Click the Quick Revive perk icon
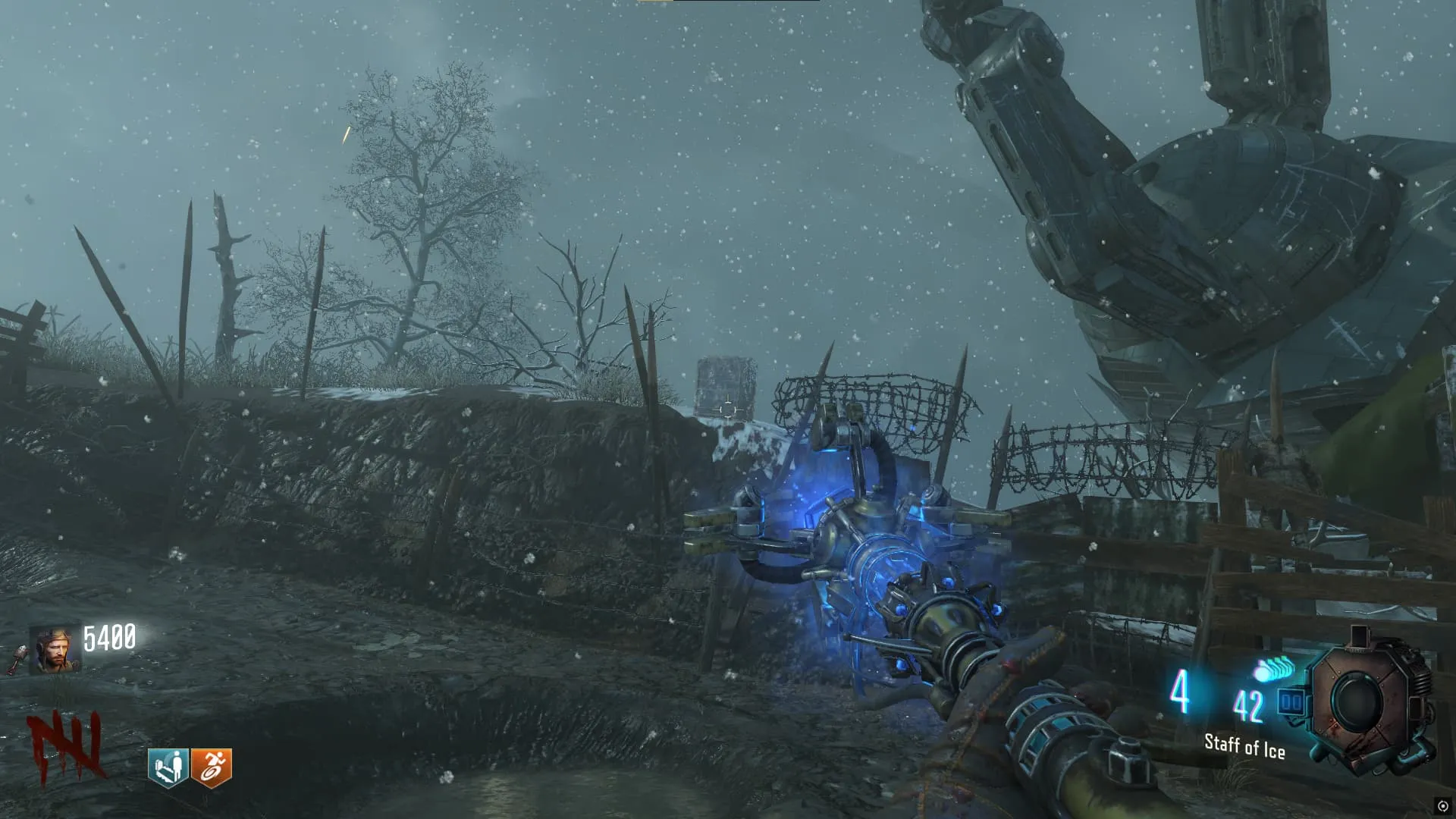The height and width of the screenshot is (819, 1456). [168, 767]
